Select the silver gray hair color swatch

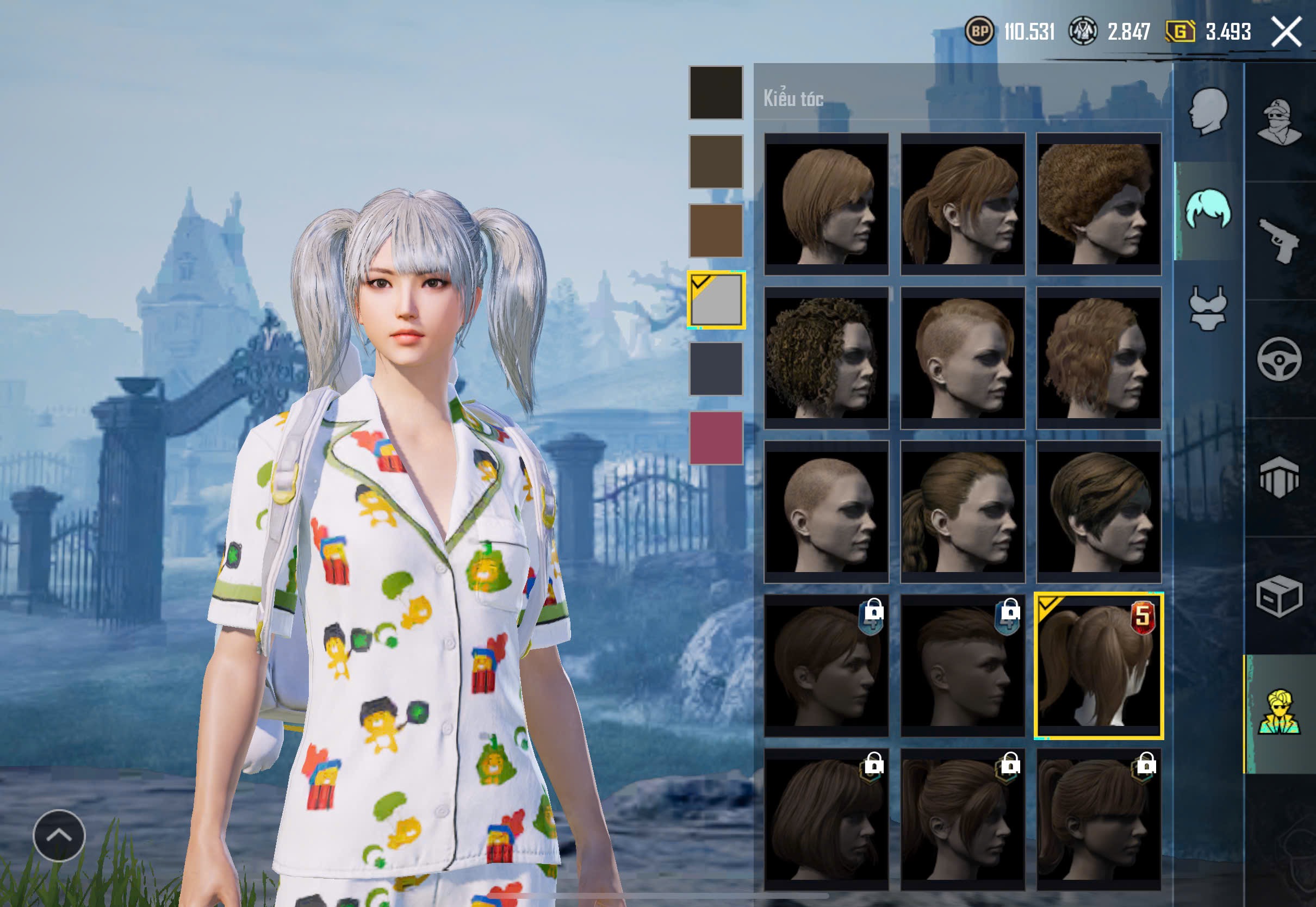(x=716, y=300)
